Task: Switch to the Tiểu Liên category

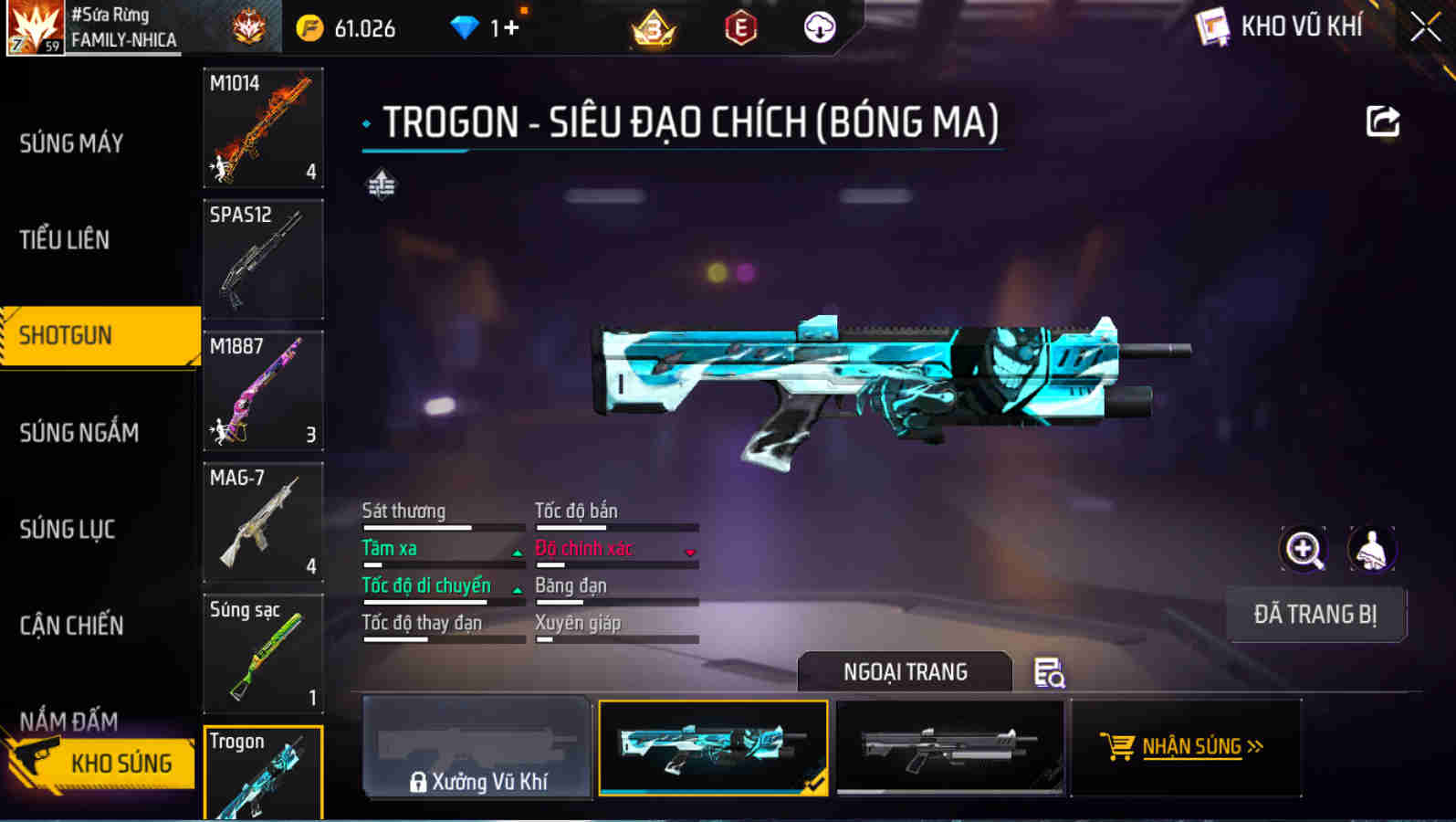Action: [x=65, y=240]
